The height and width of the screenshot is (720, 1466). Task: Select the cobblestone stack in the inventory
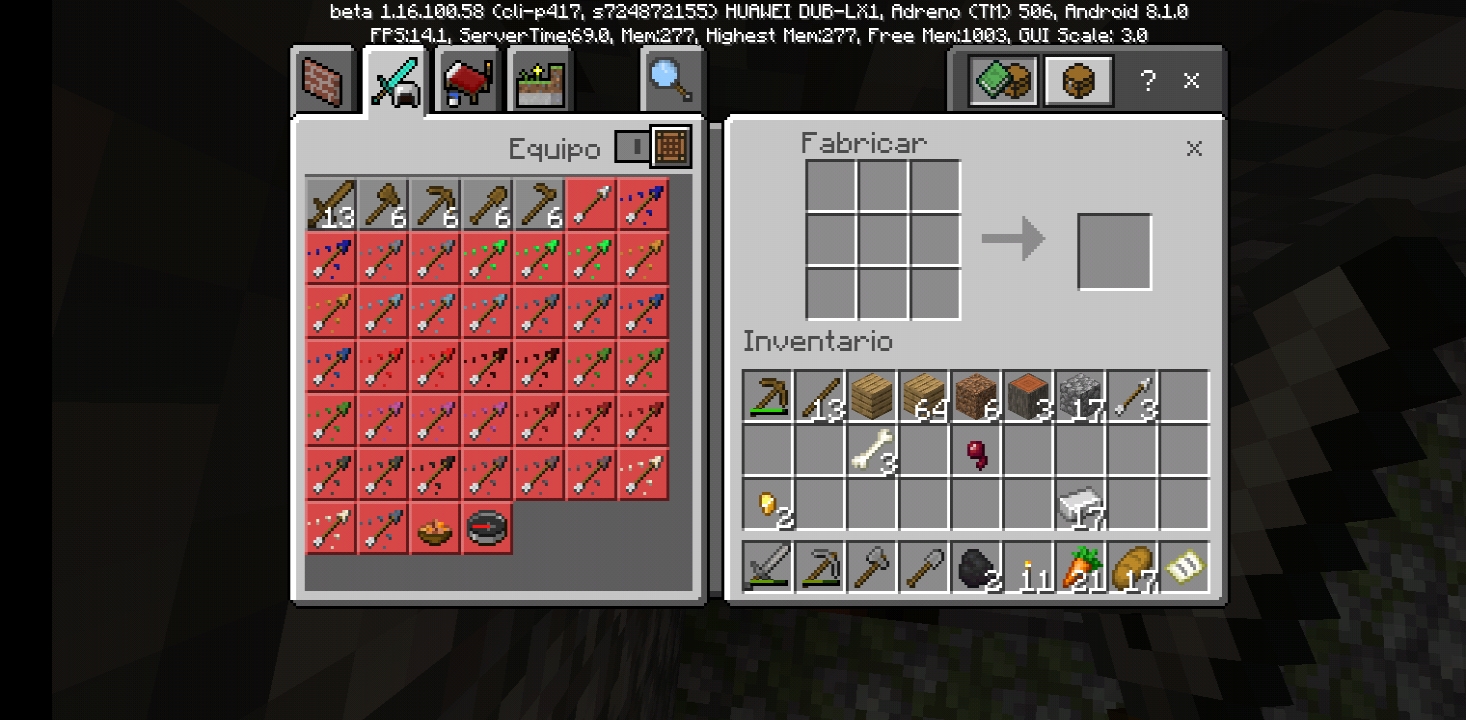tap(1081, 395)
